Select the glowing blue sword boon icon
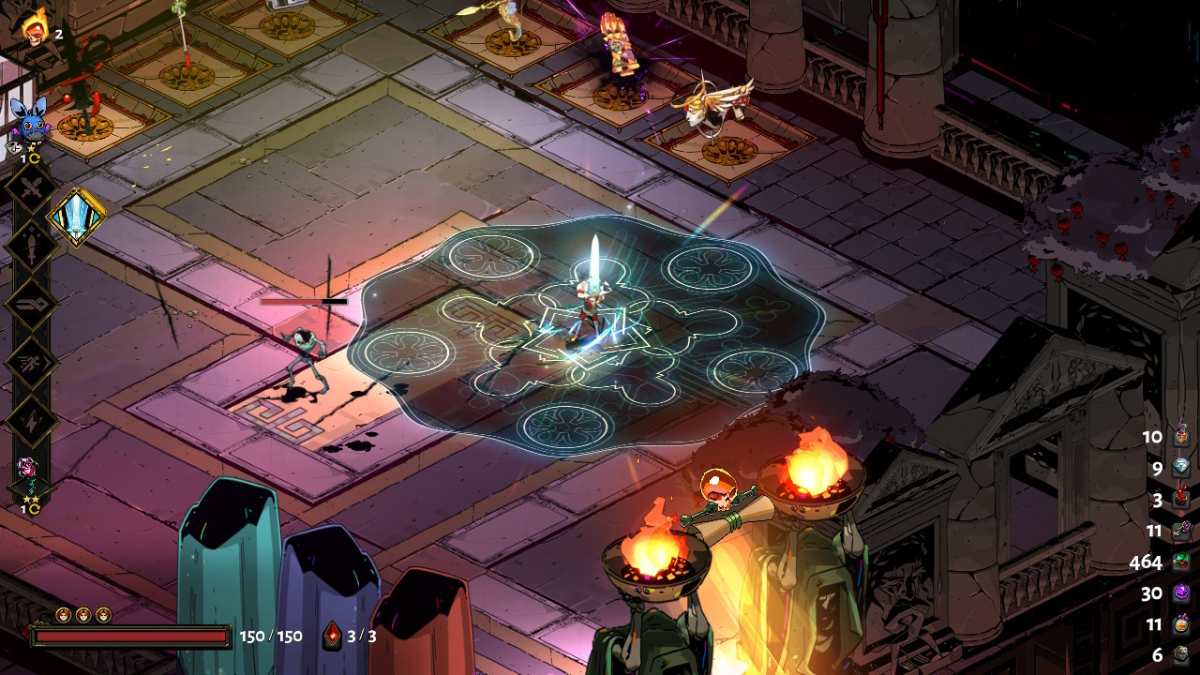Image resolution: width=1200 pixels, height=675 pixels. (x=77, y=216)
